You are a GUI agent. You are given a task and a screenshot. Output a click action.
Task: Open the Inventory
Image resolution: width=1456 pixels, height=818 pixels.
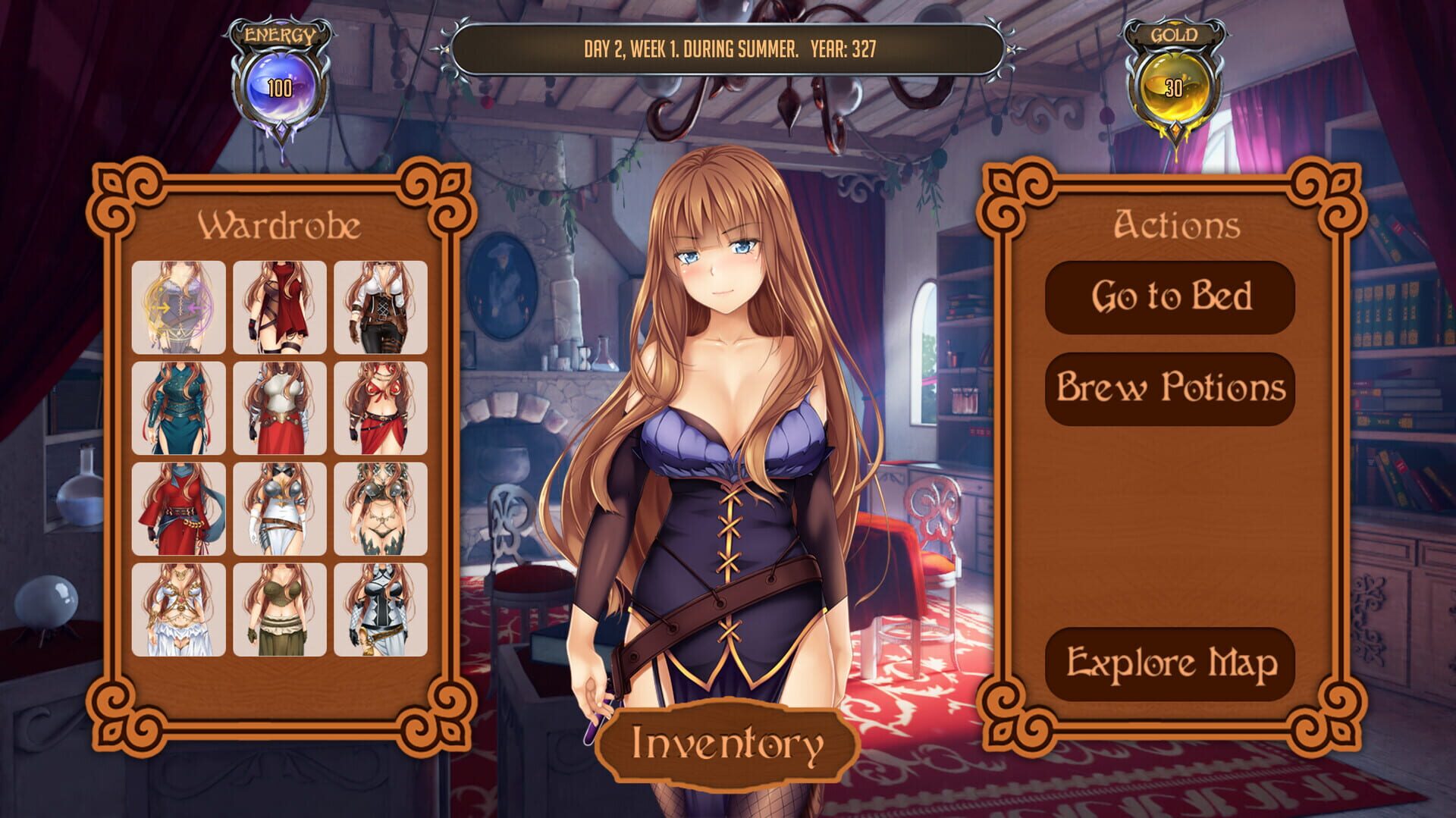[726, 745]
